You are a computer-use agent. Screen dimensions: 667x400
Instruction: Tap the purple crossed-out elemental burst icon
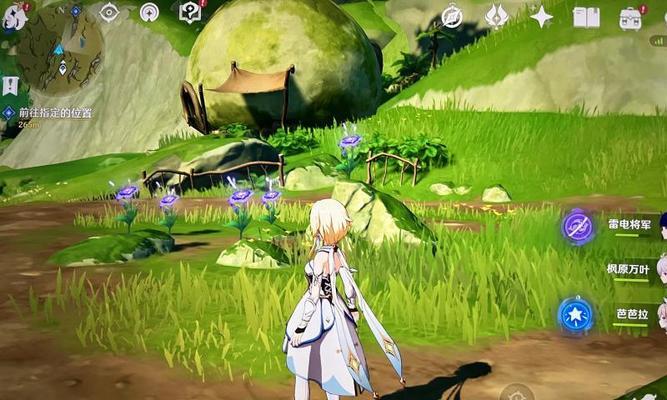tap(577, 226)
